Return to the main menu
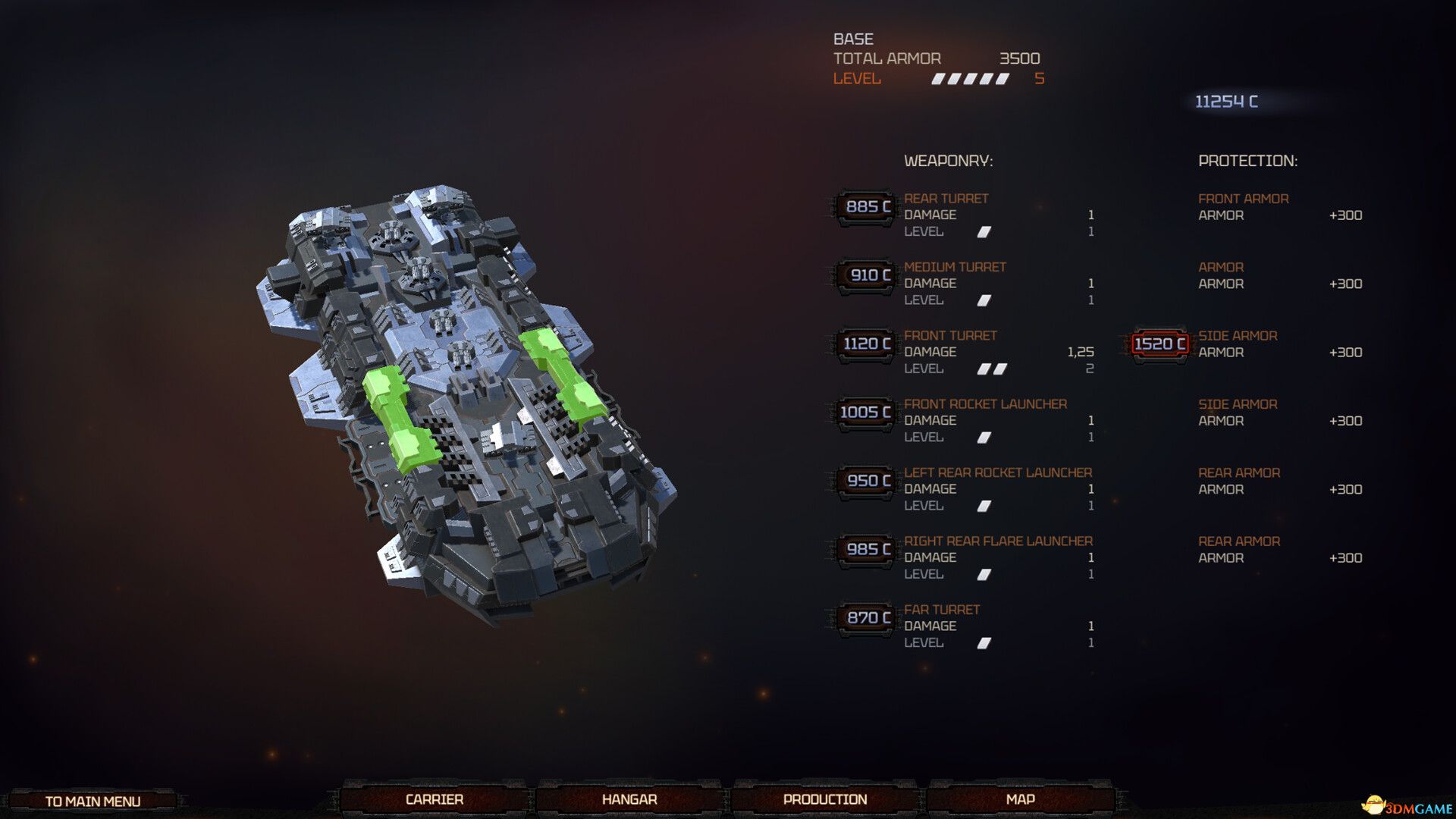The image size is (1456, 819). [93, 801]
